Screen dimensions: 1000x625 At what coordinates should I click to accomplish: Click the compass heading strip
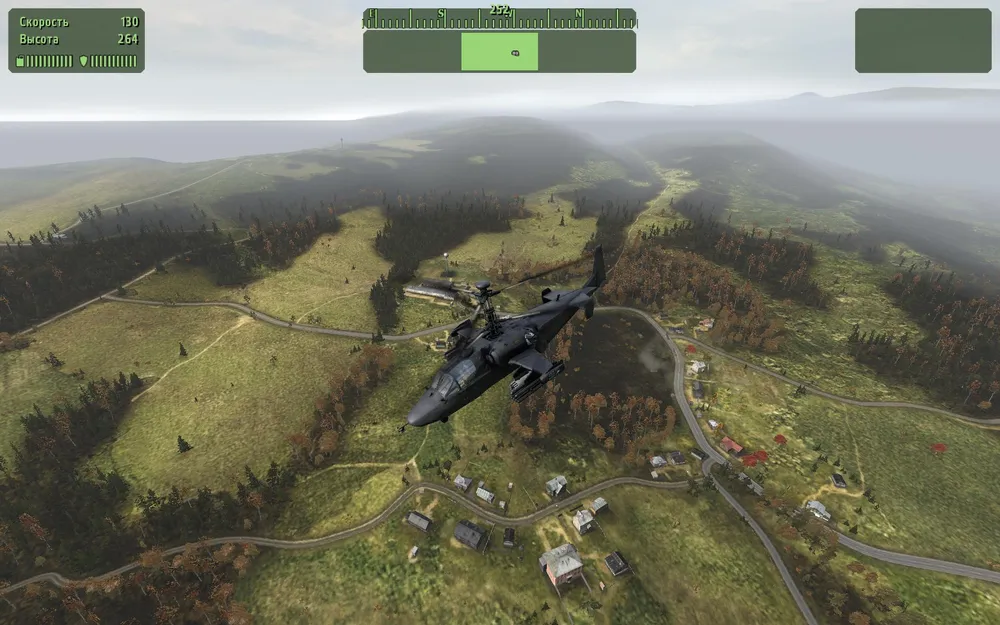(499, 17)
